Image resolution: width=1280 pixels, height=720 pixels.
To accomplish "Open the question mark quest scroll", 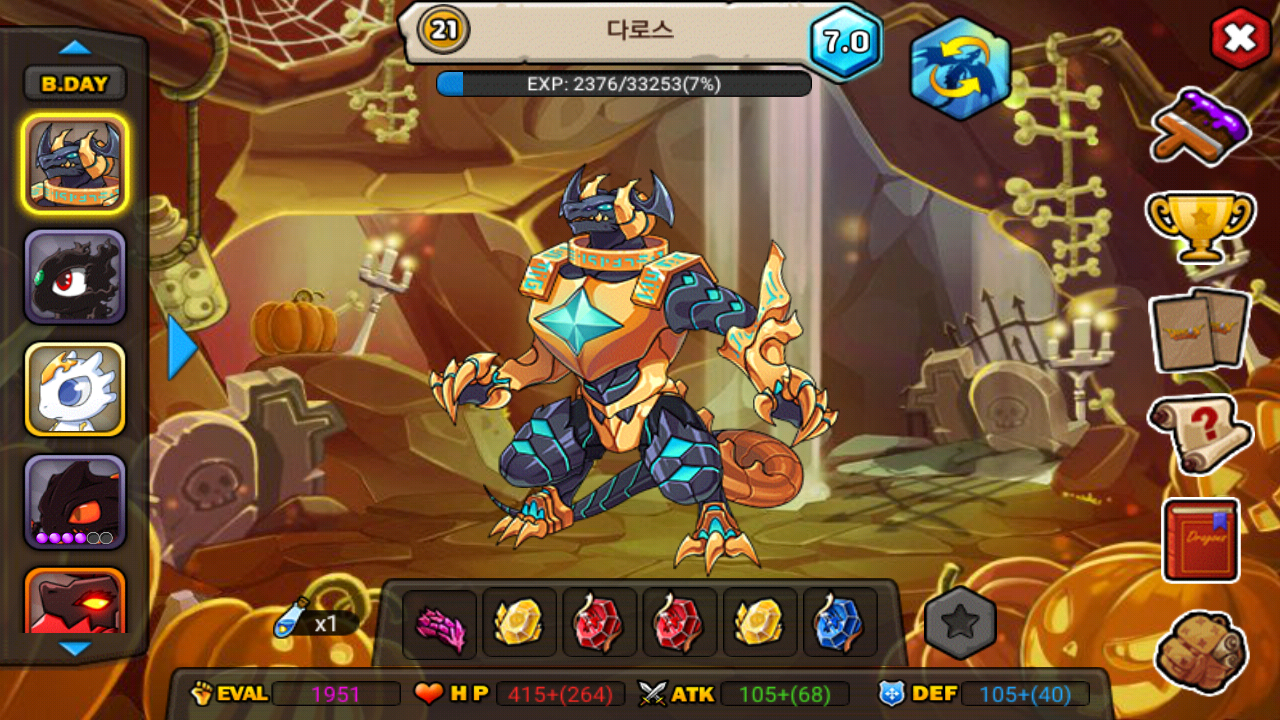I will (x=1200, y=433).
